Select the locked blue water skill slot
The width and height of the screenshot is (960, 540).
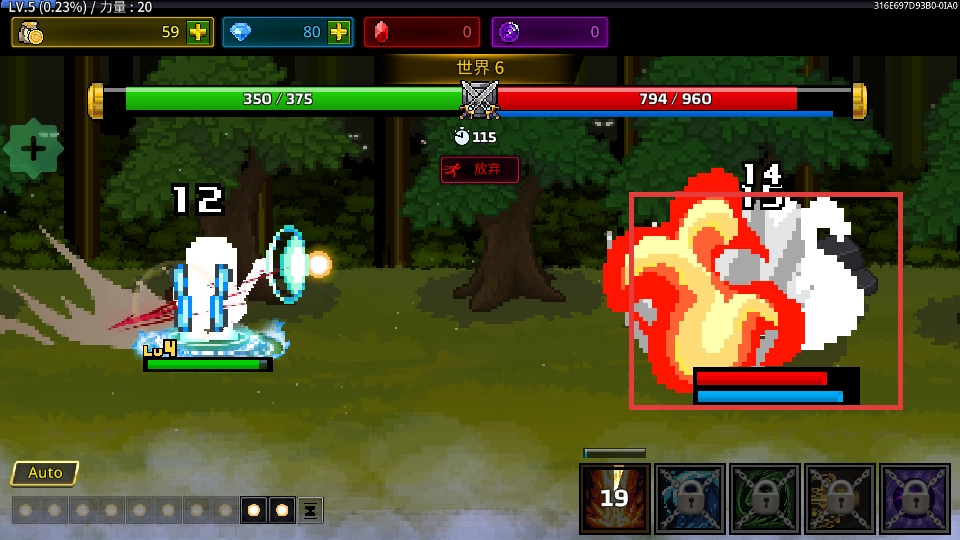pyautogui.click(x=690, y=498)
